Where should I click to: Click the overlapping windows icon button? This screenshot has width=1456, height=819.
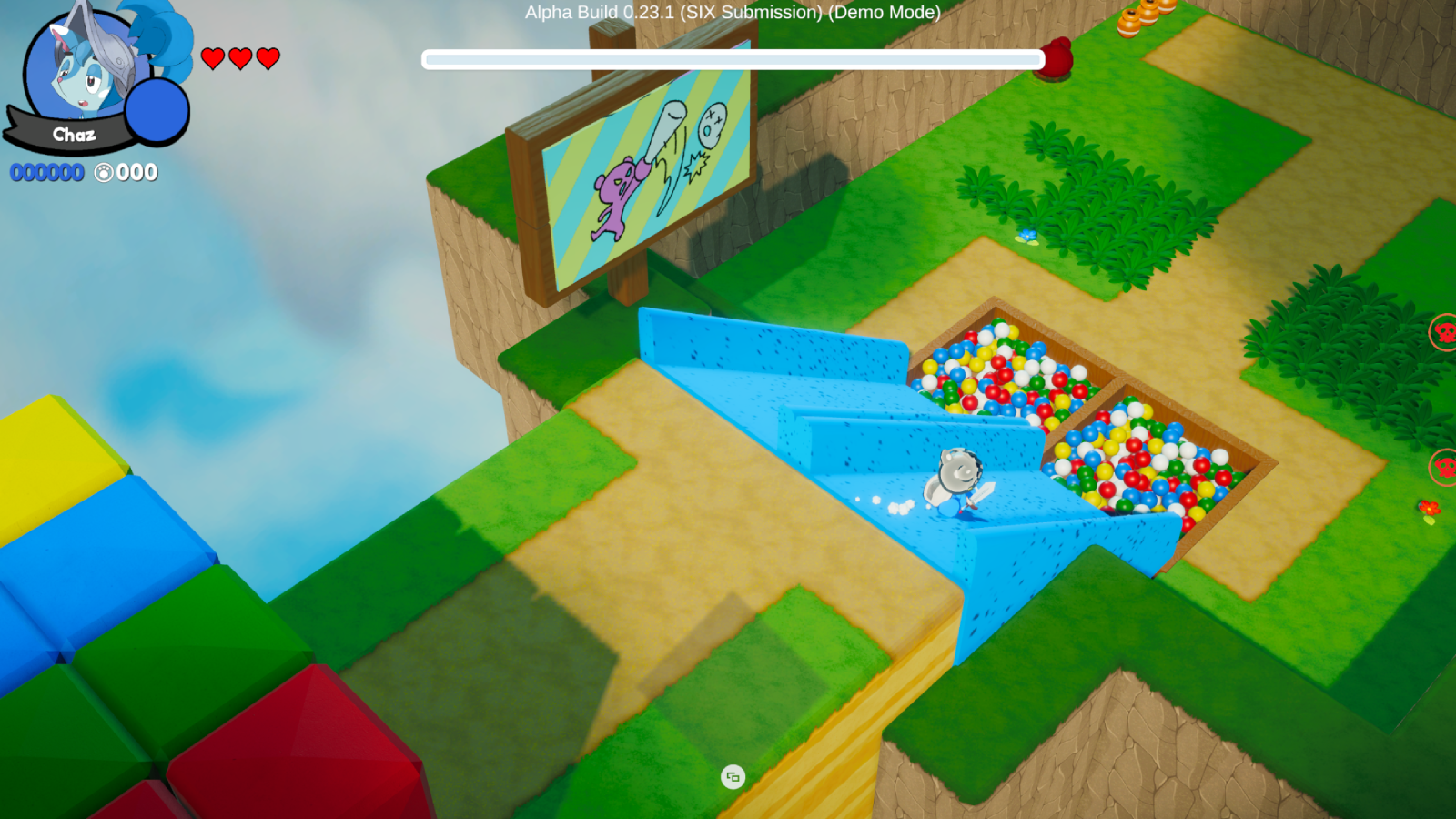point(733,777)
